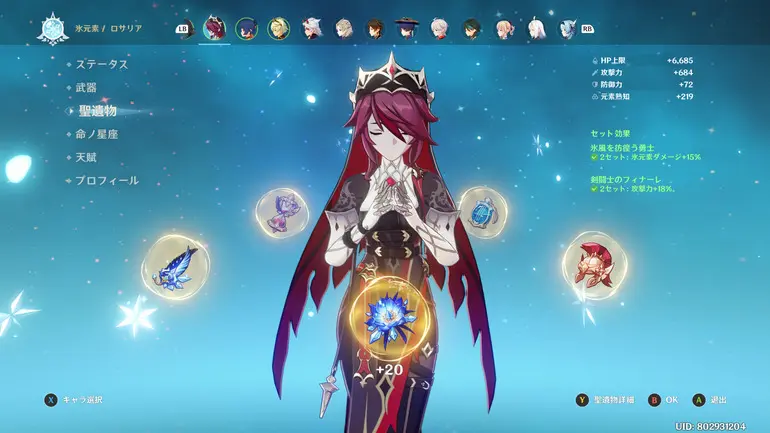Switch to the 天賦 talents entry
The height and width of the screenshot is (433, 770).
click(87, 157)
